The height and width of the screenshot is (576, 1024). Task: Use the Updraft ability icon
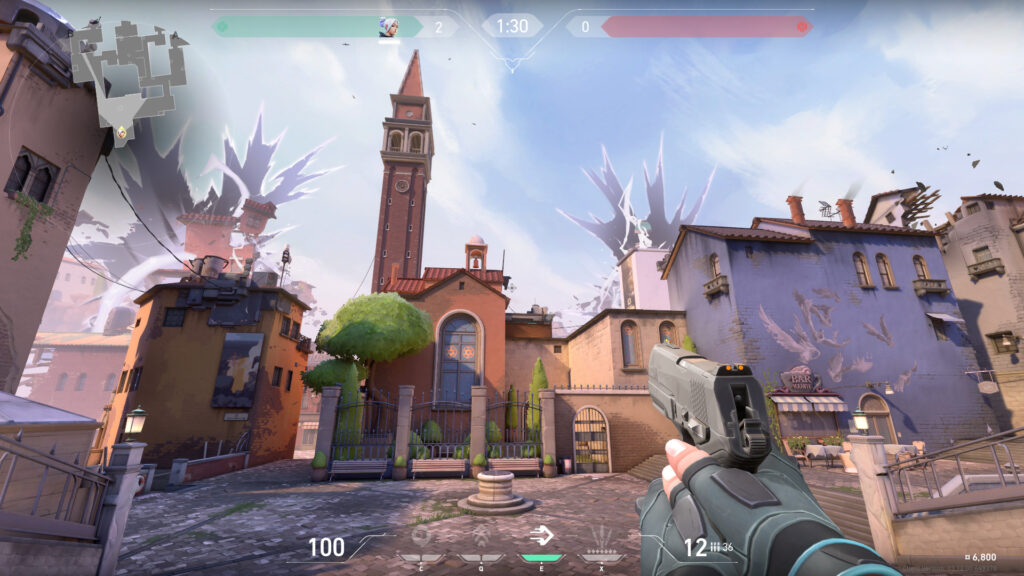pos(482,539)
